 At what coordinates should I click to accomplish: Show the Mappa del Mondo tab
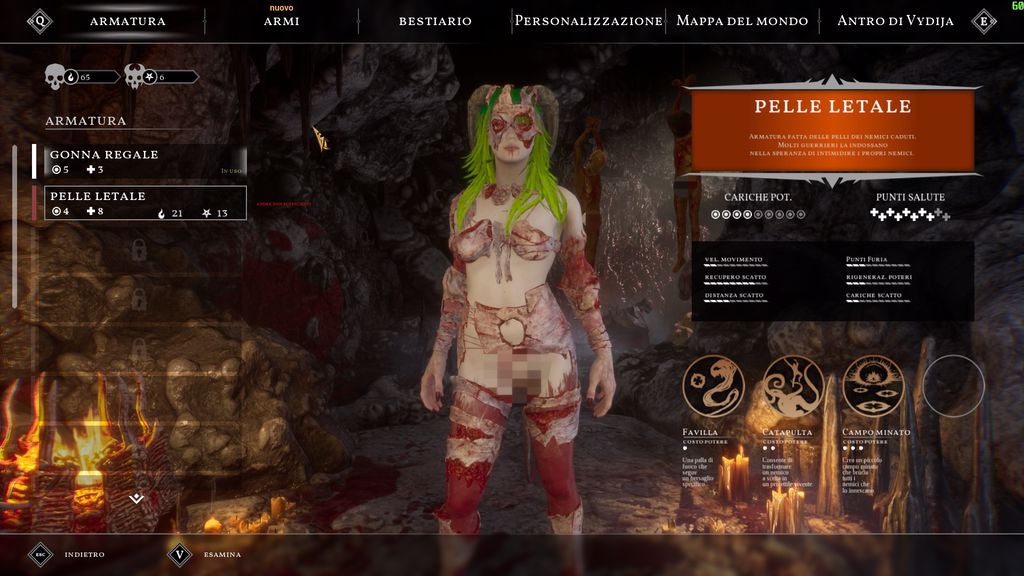742,21
